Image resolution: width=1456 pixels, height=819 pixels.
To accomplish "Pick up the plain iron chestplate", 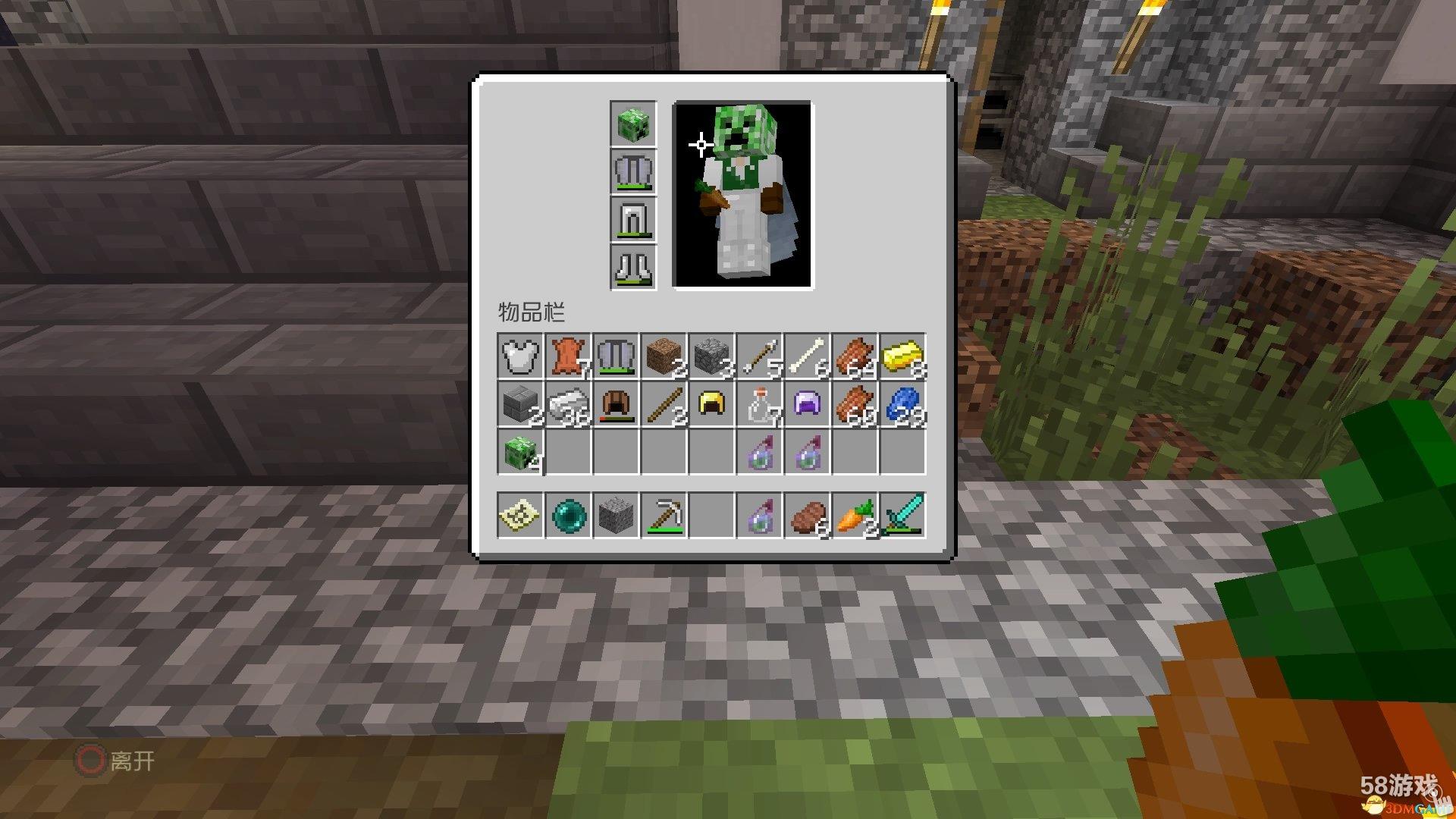I will click(521, 356).
